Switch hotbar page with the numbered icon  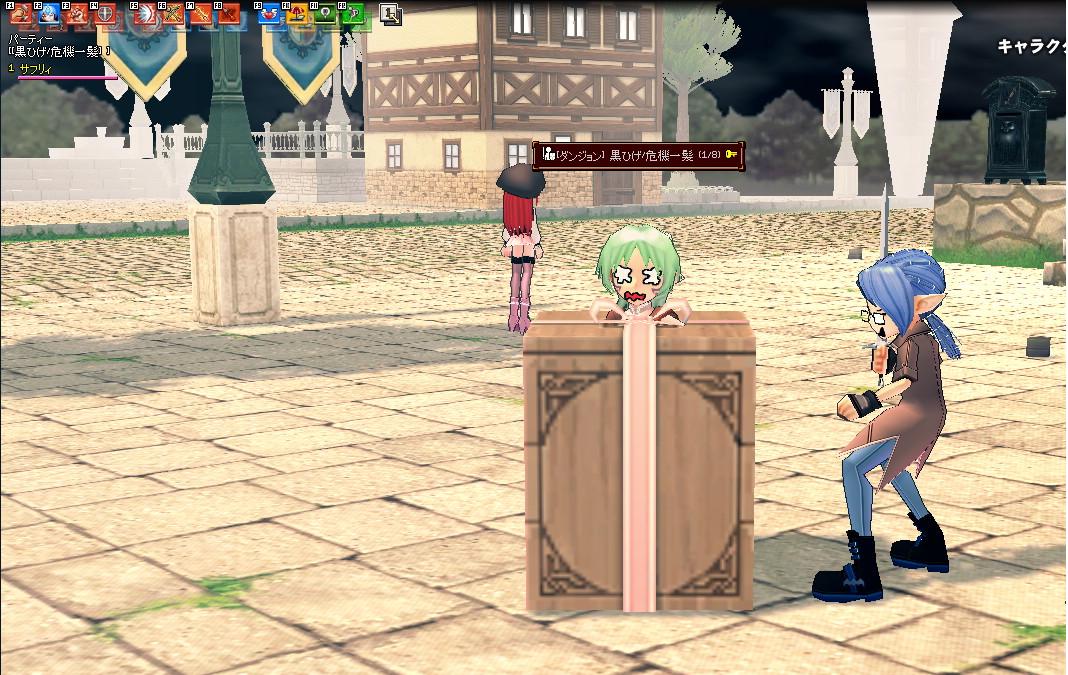click(x=391, y=14)
